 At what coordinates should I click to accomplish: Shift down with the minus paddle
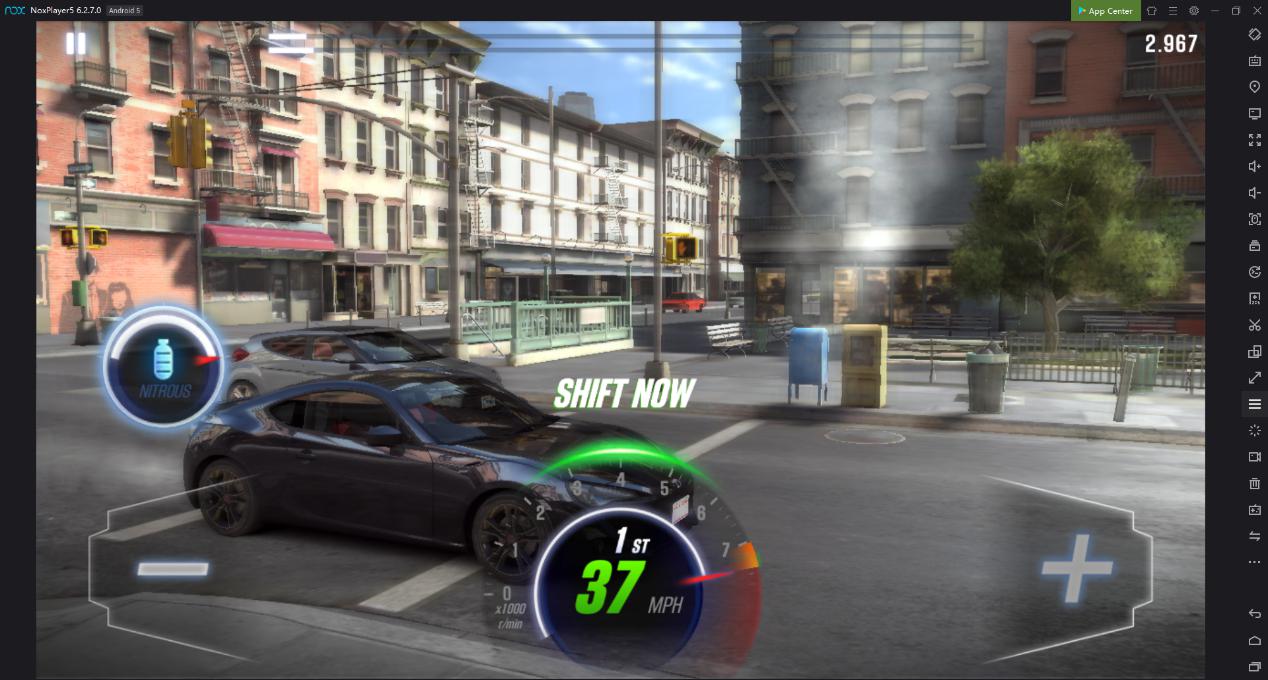click(x=172, y=569)
